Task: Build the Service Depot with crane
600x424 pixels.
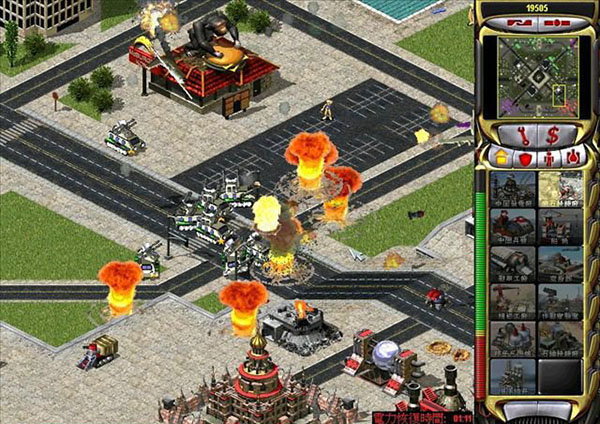Action: click(511, 300)
